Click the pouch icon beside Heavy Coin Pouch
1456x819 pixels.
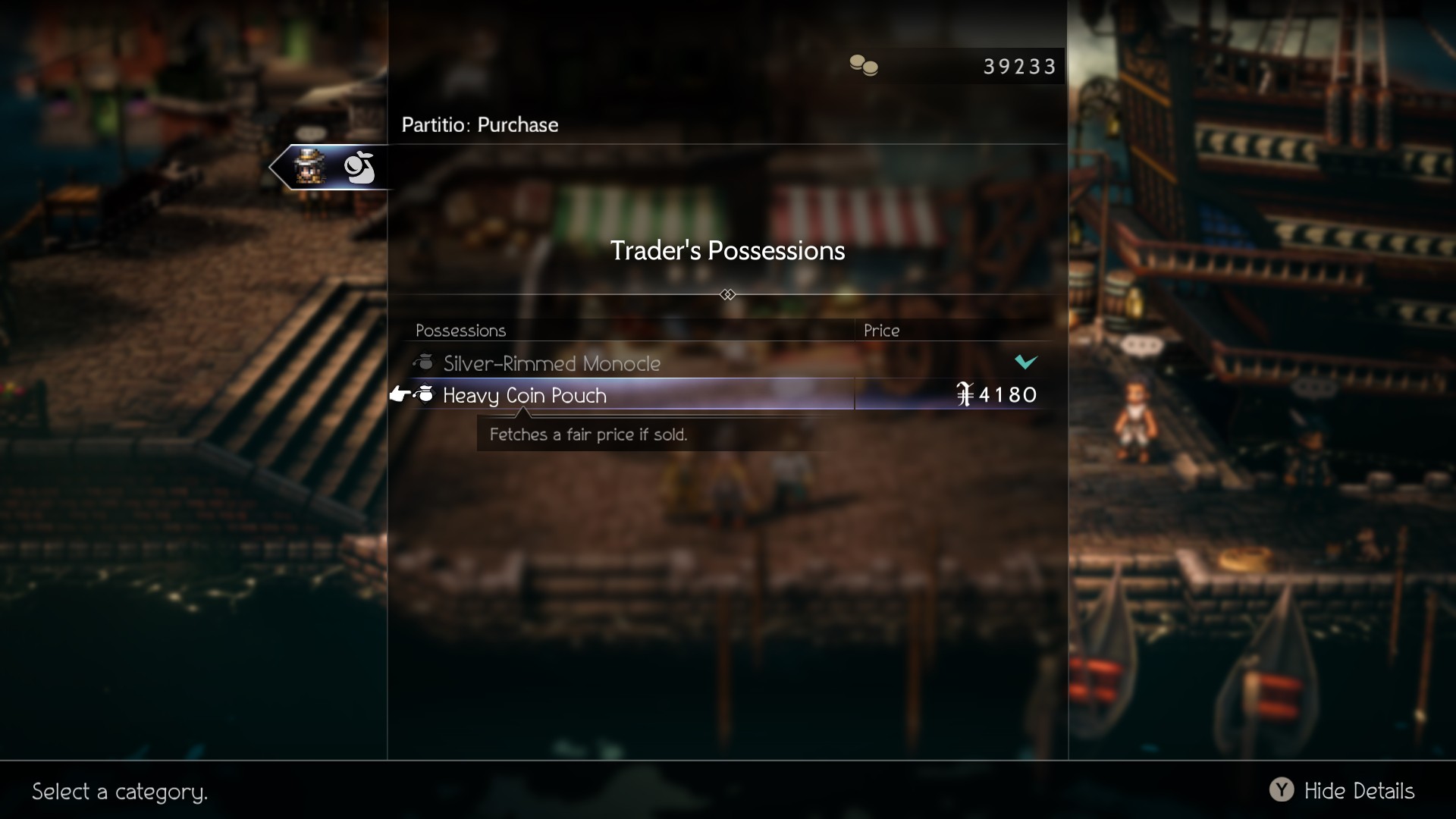click(424, 394)
